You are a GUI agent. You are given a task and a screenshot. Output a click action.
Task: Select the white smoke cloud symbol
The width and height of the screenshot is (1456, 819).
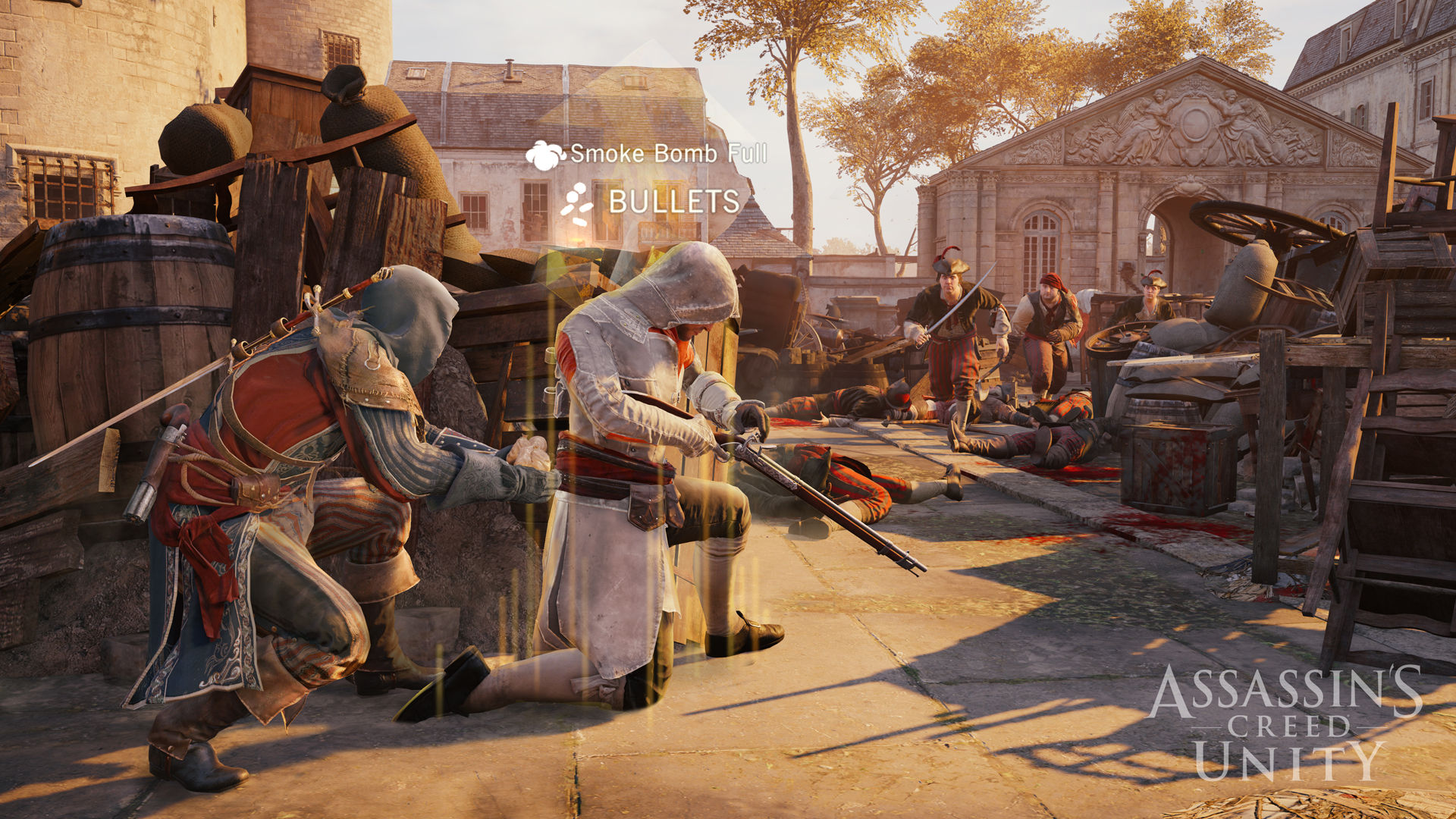[543, 154]
